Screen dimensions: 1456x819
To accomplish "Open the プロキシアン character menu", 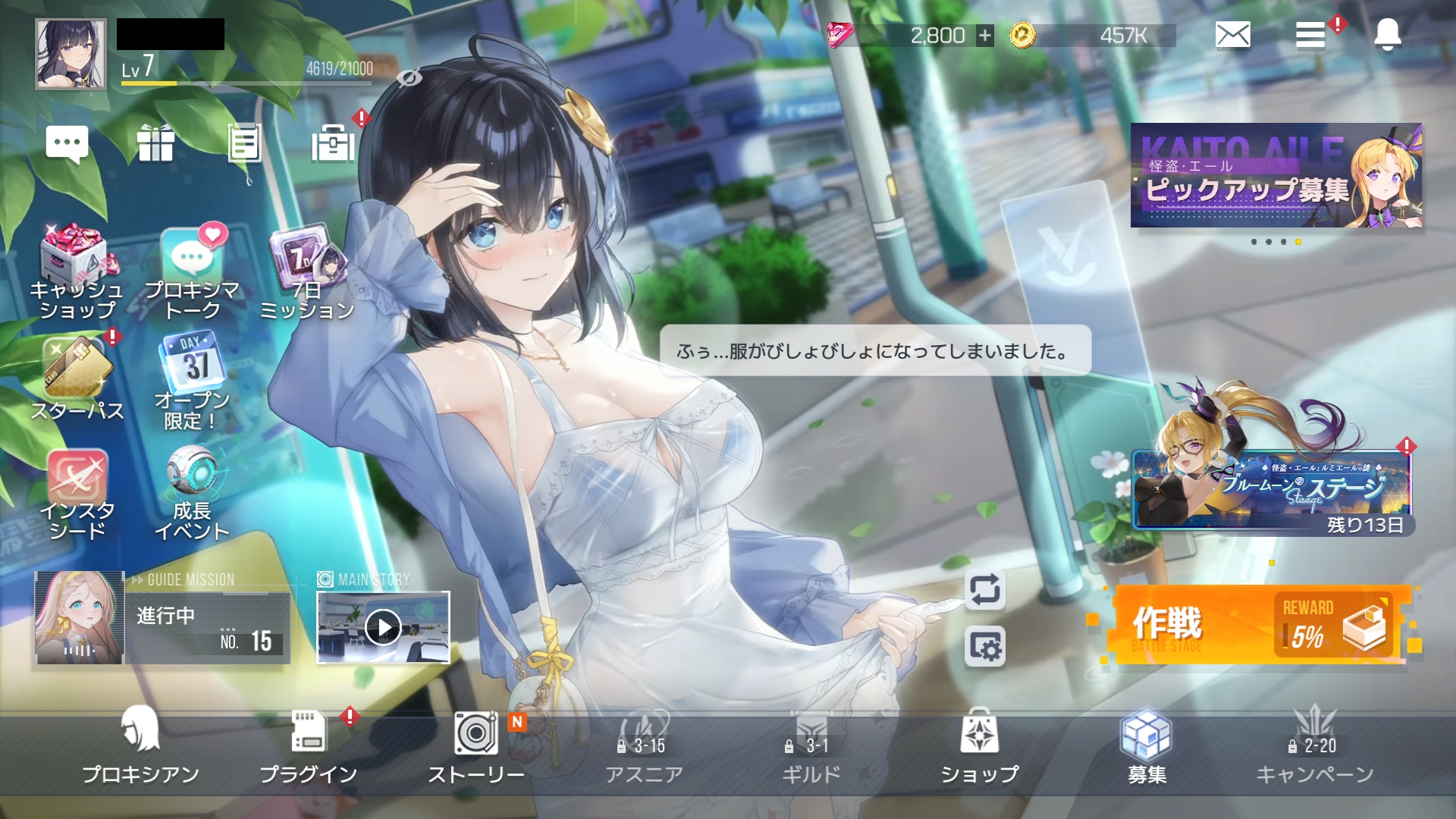I will (x=140, y=745).
